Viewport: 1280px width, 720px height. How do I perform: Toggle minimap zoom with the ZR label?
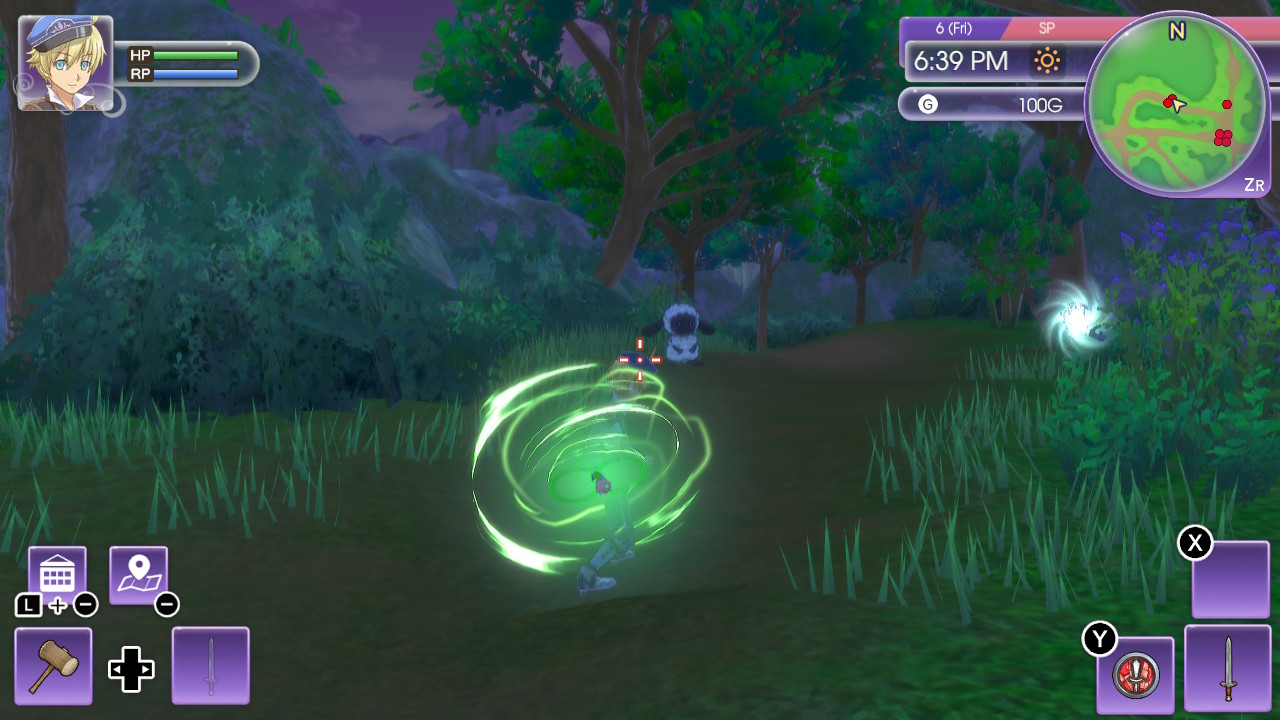1254,185
